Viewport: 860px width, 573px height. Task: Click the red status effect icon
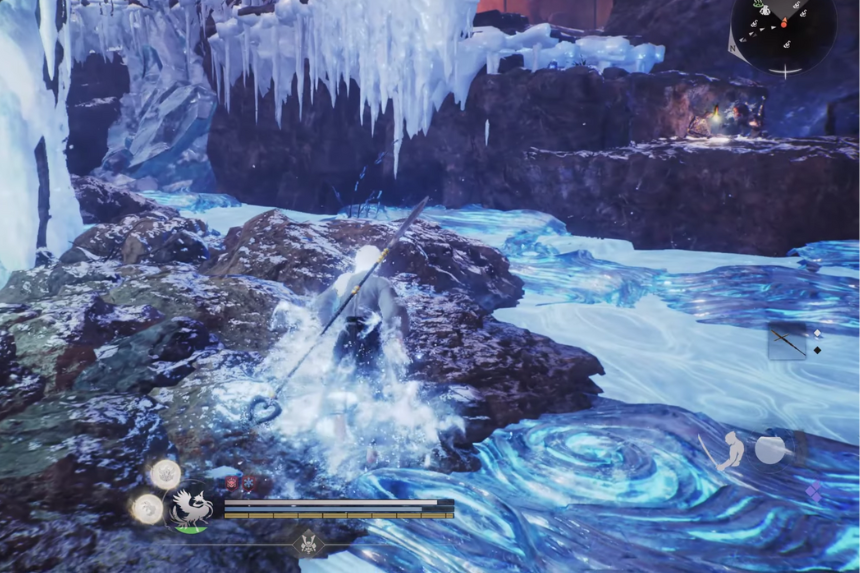pyautogui.click(x=231, y=482)
